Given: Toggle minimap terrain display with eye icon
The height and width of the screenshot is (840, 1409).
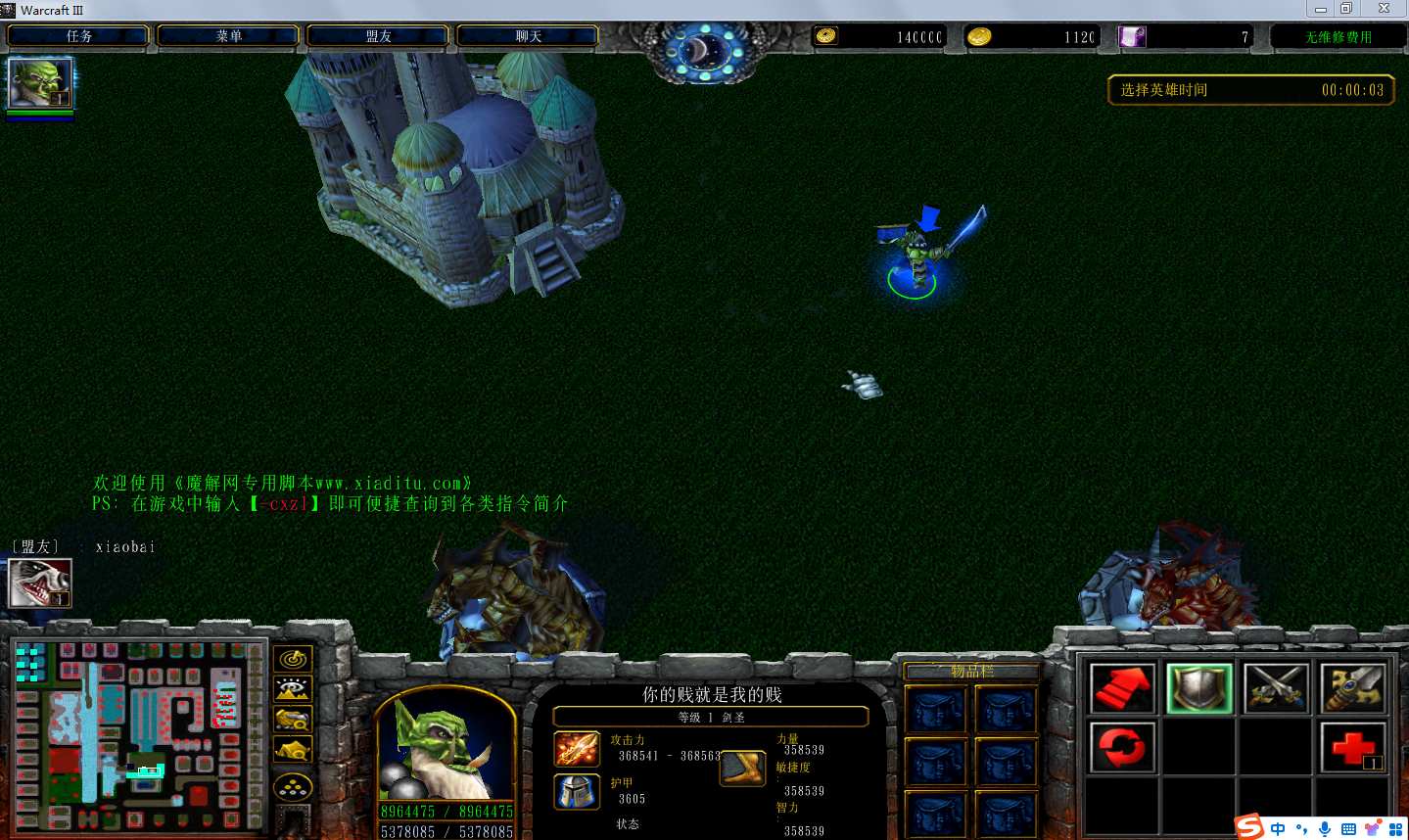Looking at the screenshot, I should point(293,689).
